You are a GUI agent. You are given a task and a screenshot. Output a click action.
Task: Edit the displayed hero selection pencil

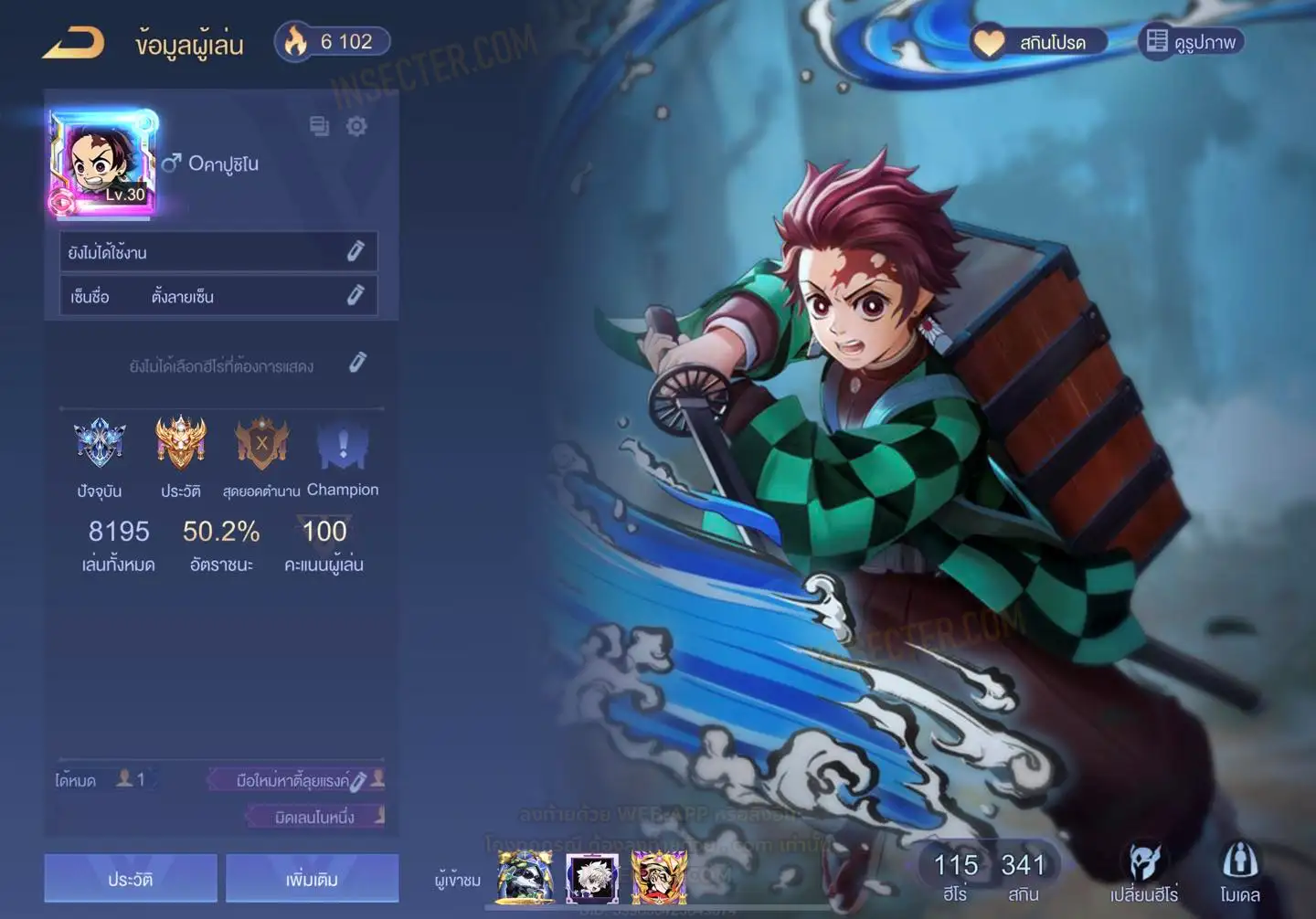tap(357, 364)
